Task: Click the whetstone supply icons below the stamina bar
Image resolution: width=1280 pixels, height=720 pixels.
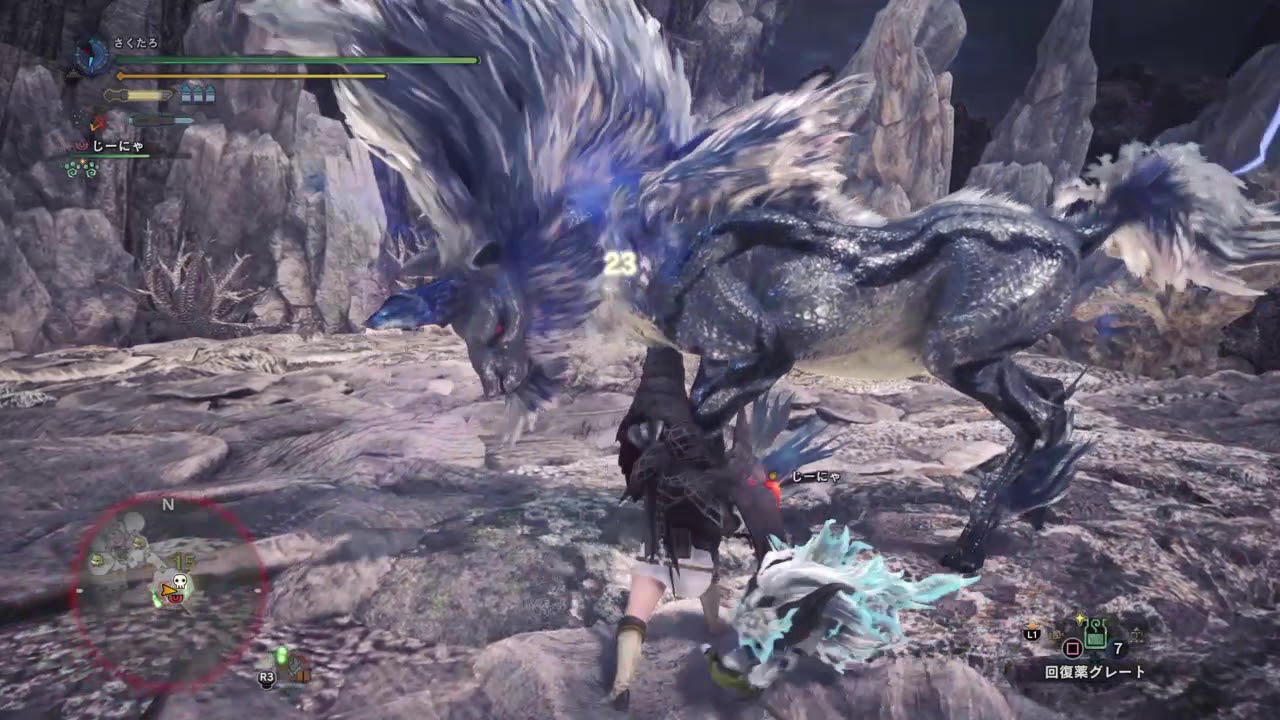Action: click(198, 95)
